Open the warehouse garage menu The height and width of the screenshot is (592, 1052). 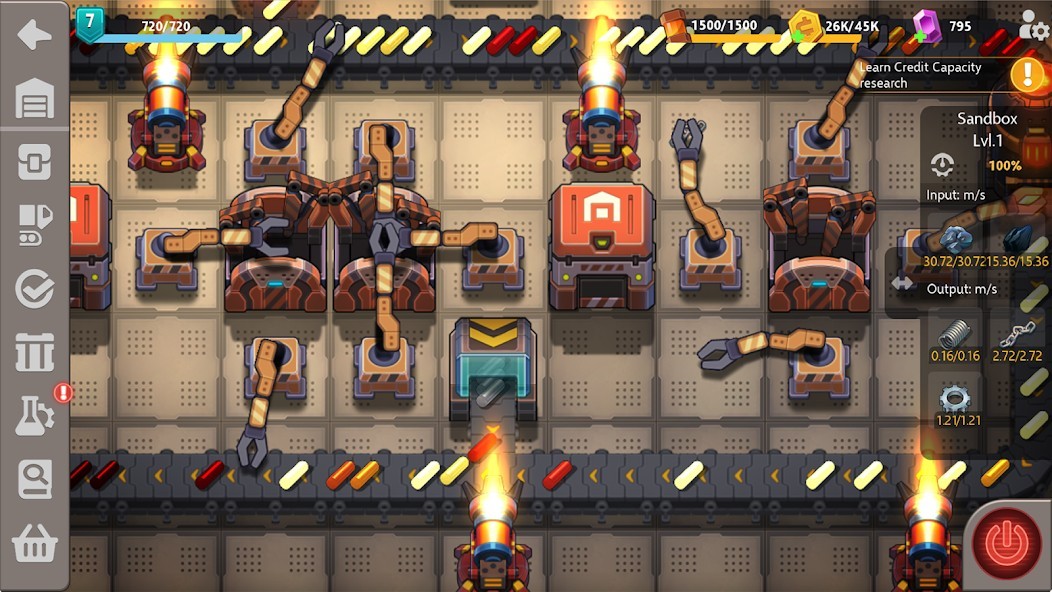pyautogui.click(x=34, y=98)
